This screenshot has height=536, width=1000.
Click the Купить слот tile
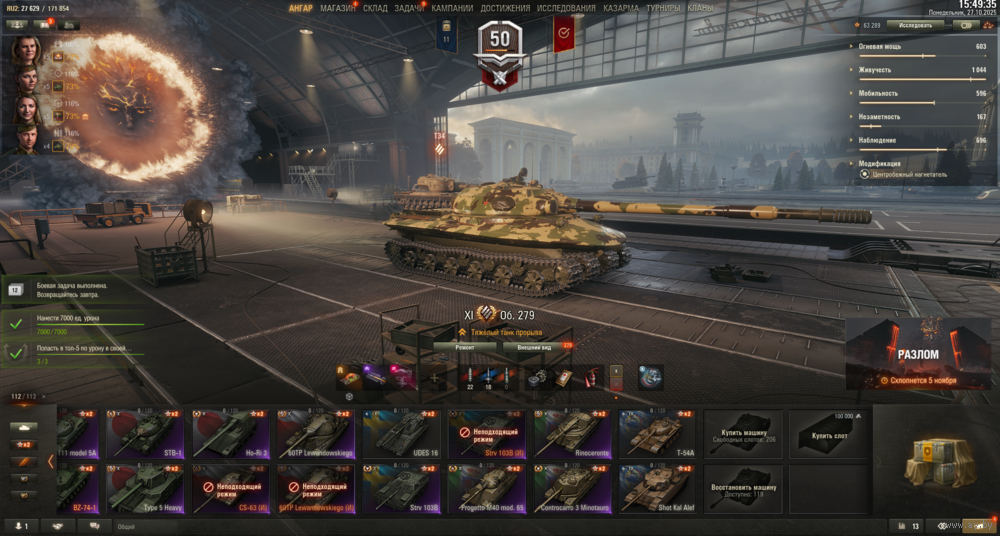tap(828, 433)
